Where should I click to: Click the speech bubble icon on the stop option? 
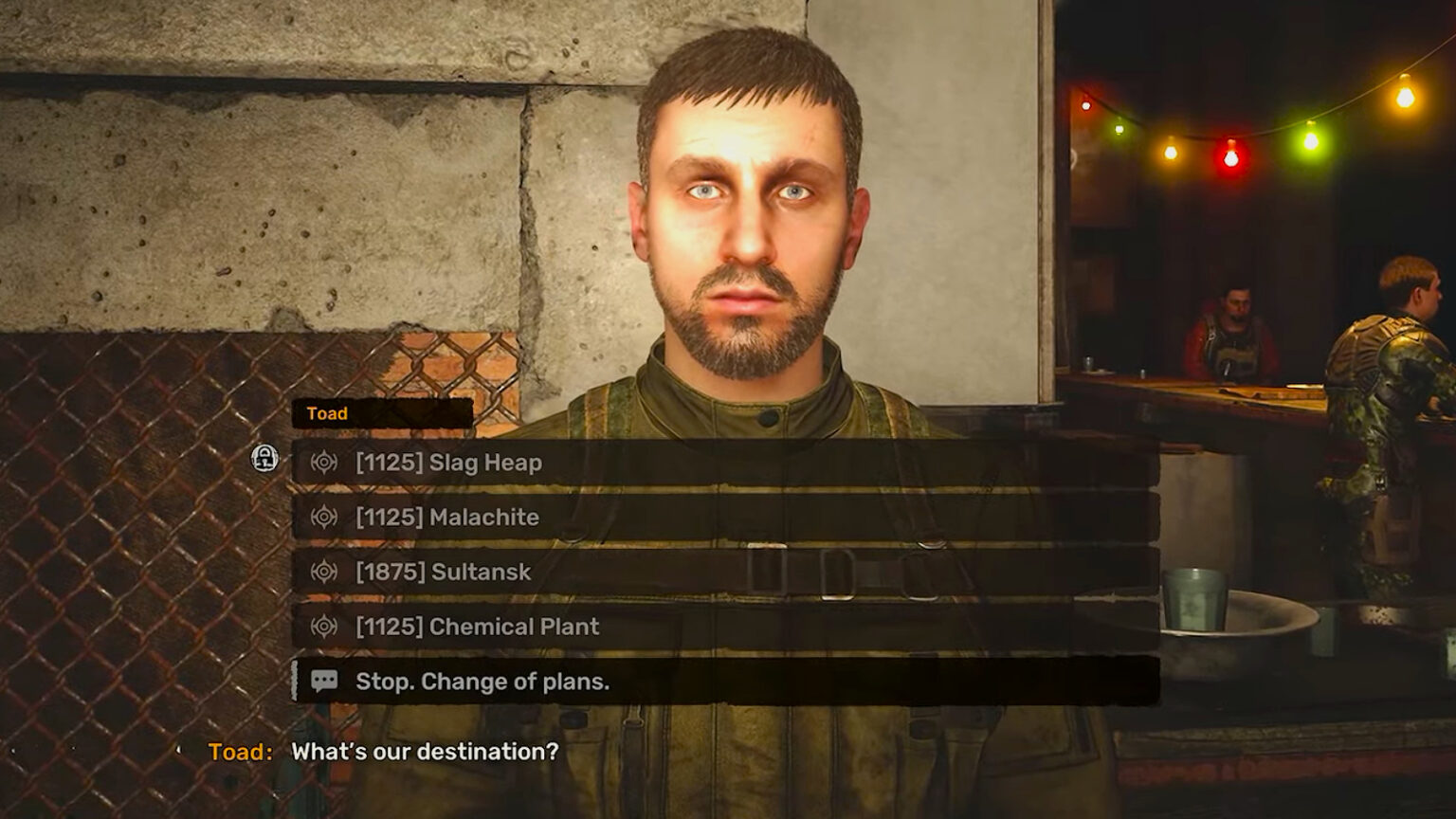click(x=323, y=682)
